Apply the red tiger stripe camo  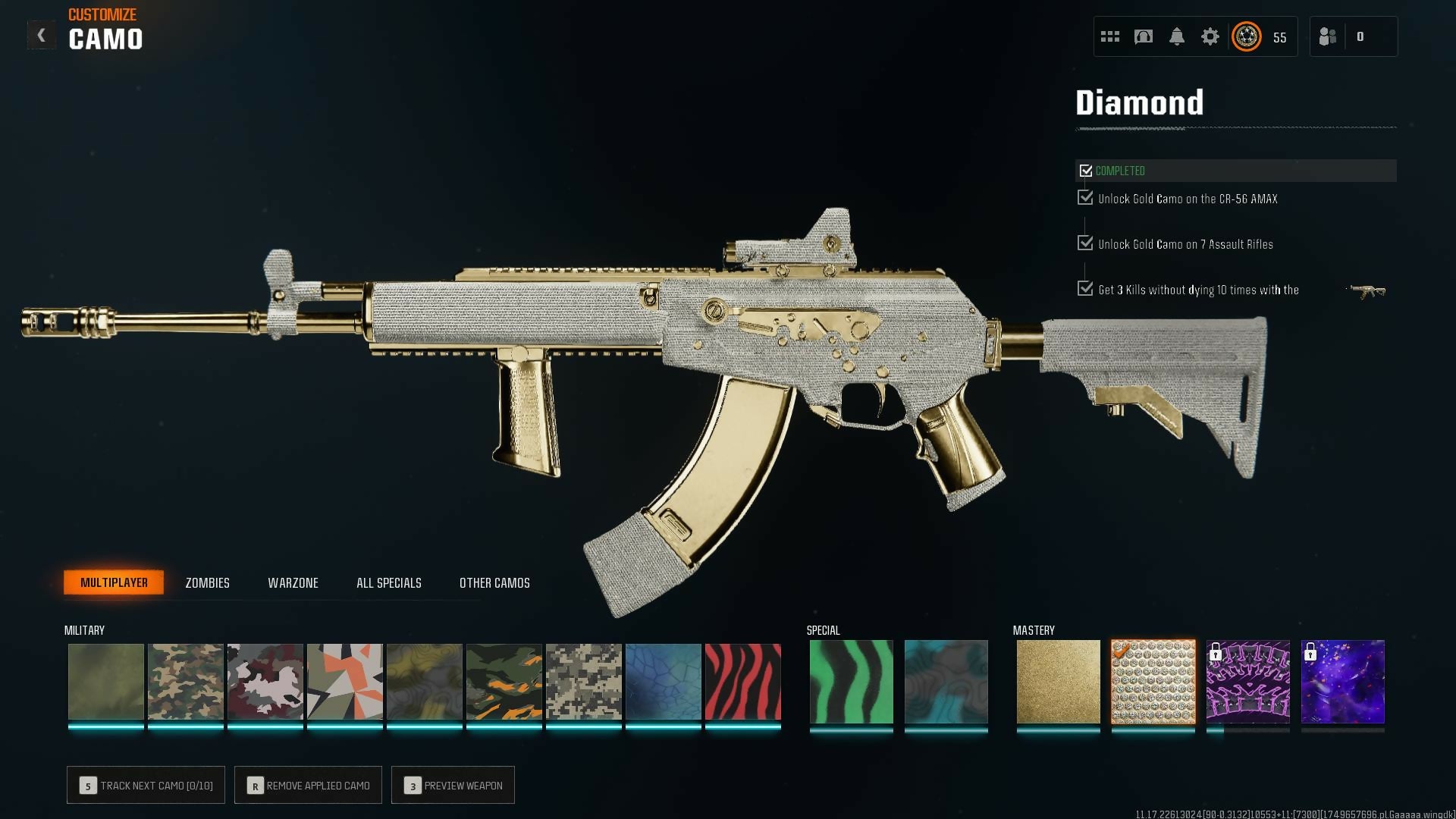pyautogui.click(x=742, y=681)
